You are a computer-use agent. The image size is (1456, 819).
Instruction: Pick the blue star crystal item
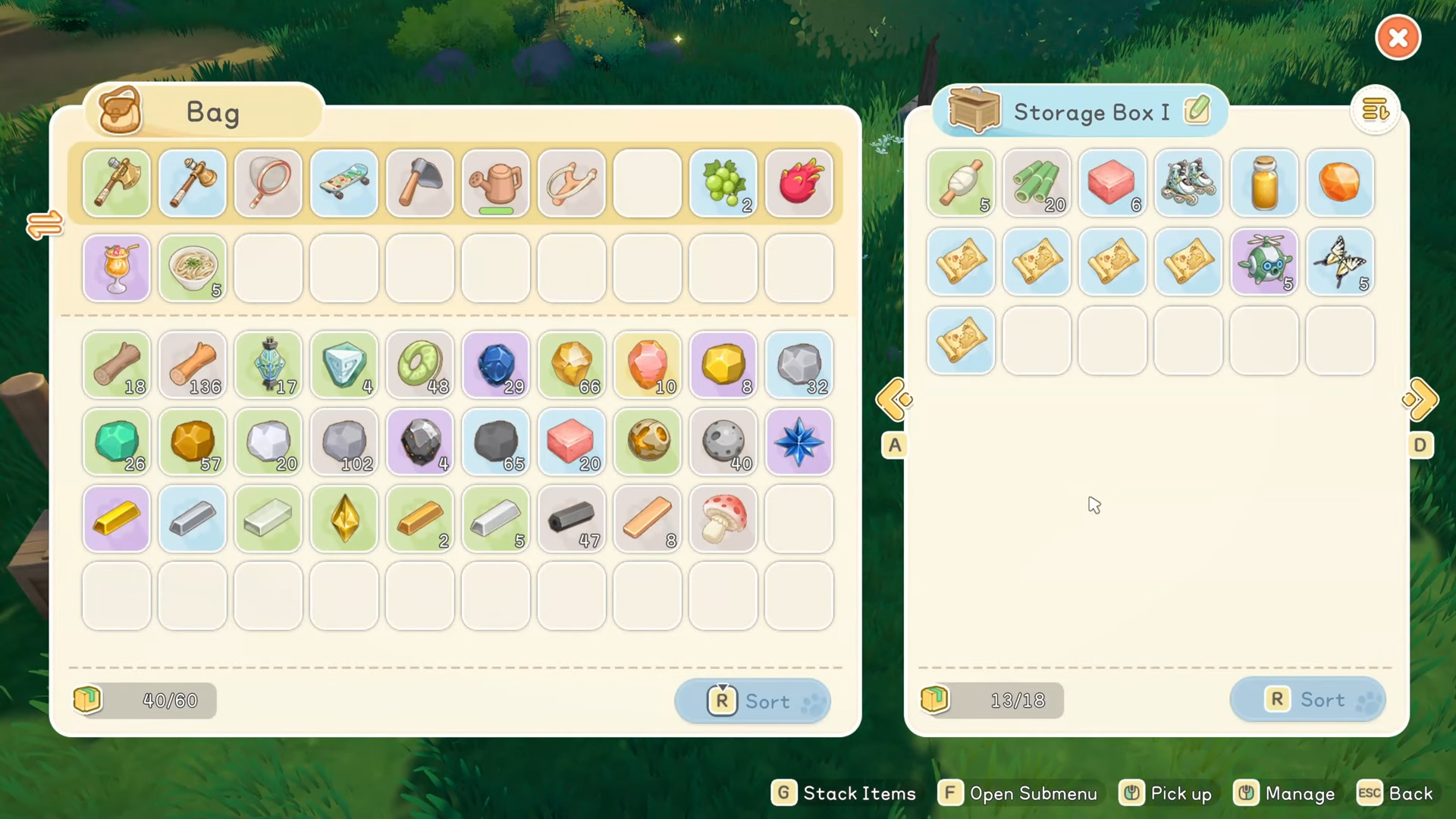tap(799, 442)
